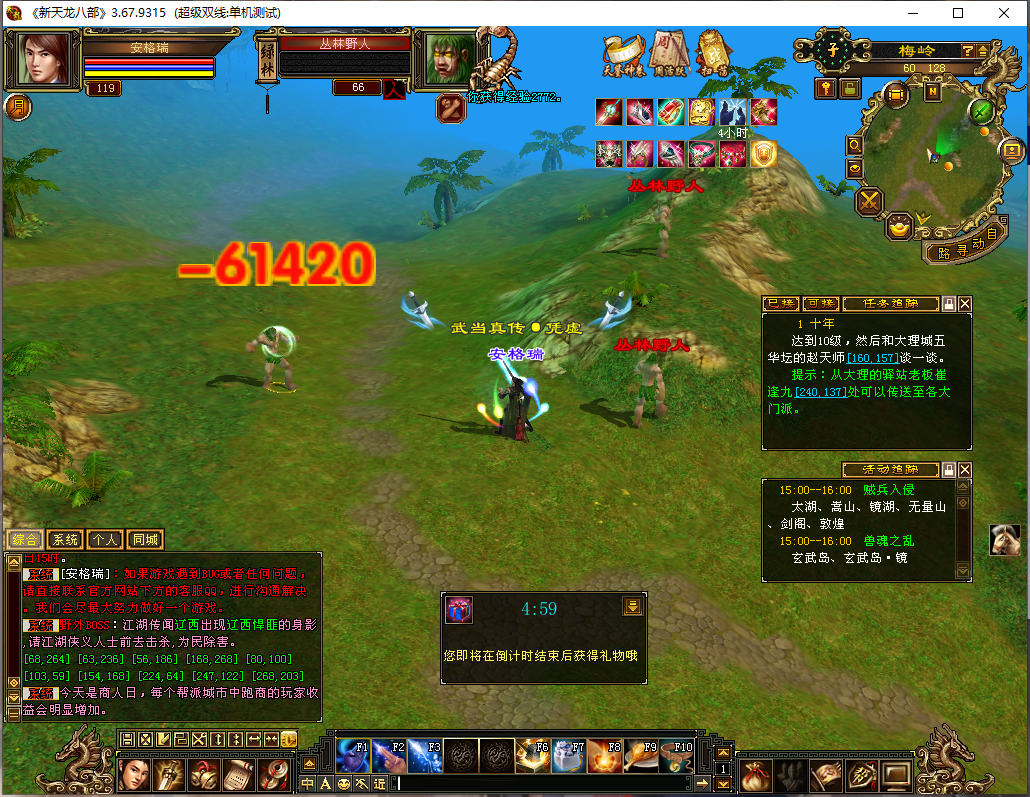Close the quest tracking panel
This screenshot has height=797, width=1030.
pos(965,304)
